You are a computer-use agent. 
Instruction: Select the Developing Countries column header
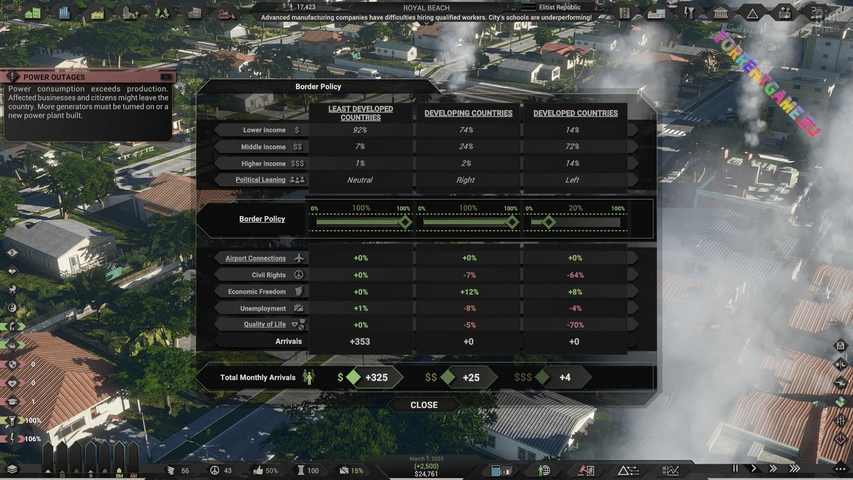(x=468, y=113)
